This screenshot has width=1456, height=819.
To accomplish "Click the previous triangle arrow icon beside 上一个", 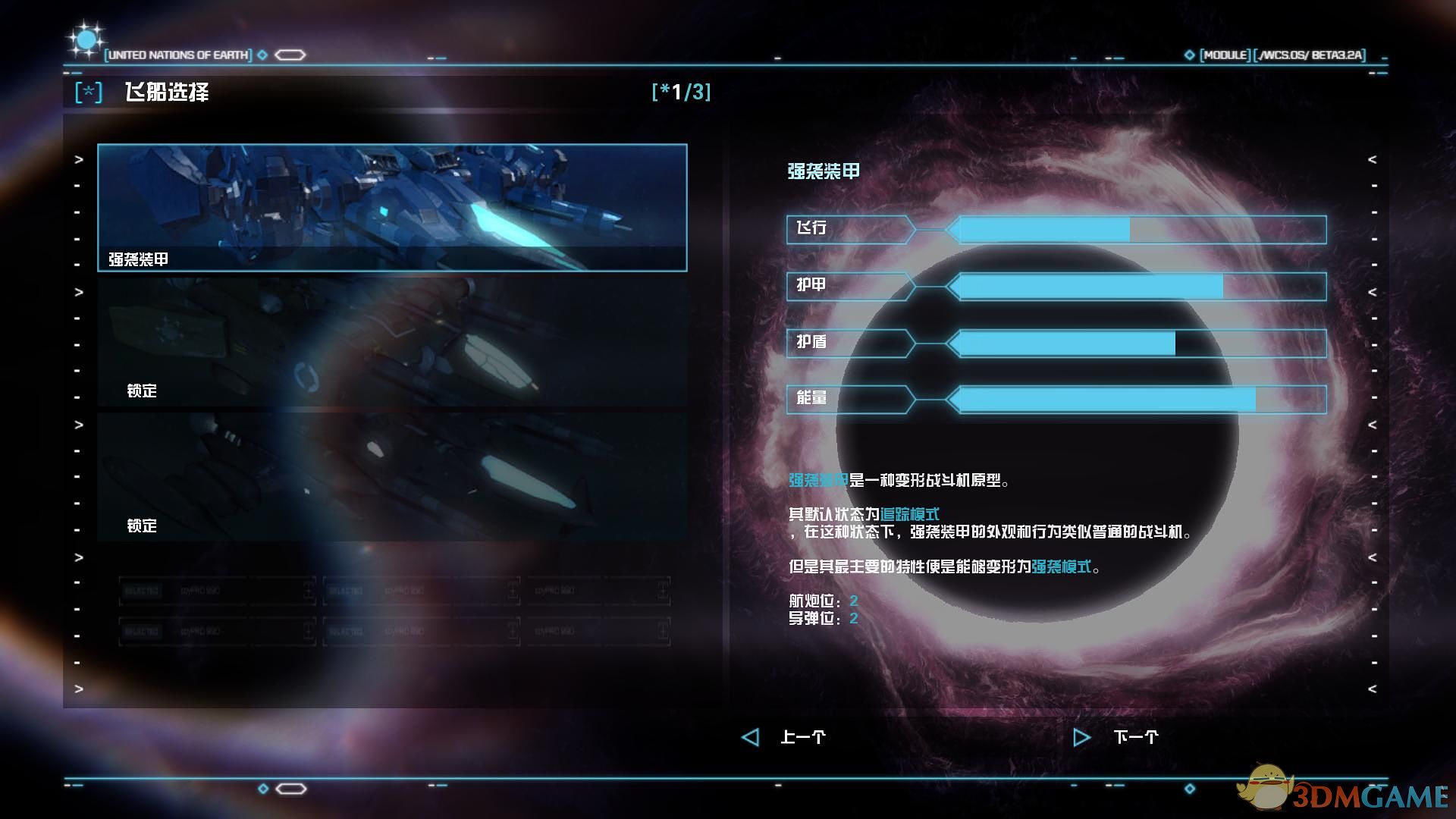I will [x=749, y=736].
